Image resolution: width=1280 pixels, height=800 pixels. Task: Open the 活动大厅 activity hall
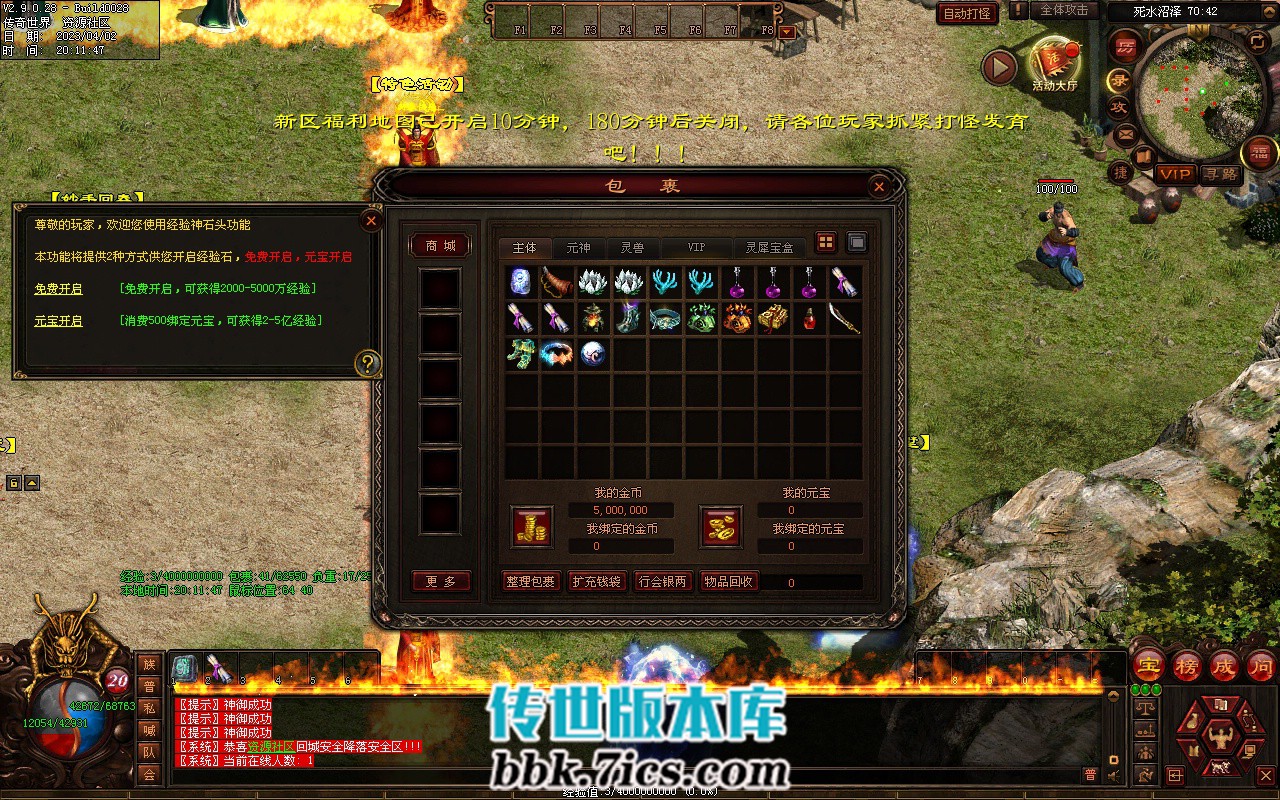1055,66
